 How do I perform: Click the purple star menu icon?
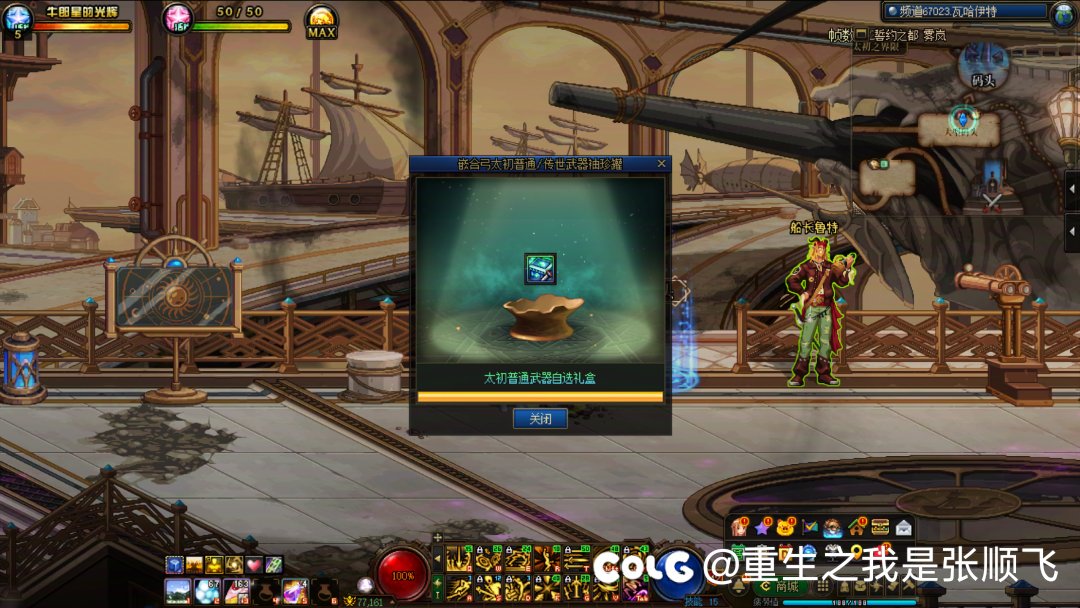point(763,527)
